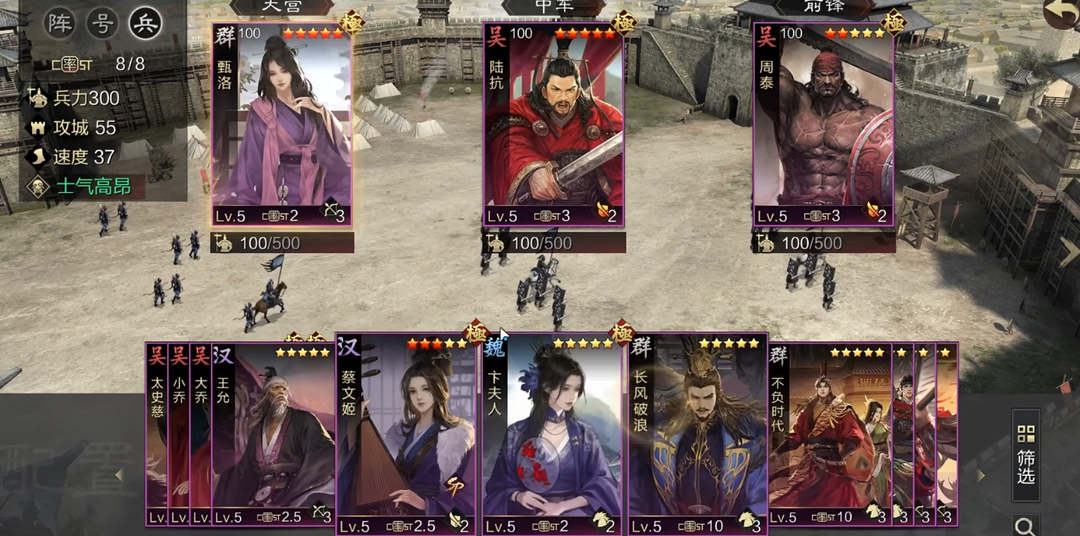Adjust 甄洛's 100/500 troop count bar
The image size is (1080, 536).
283,243
